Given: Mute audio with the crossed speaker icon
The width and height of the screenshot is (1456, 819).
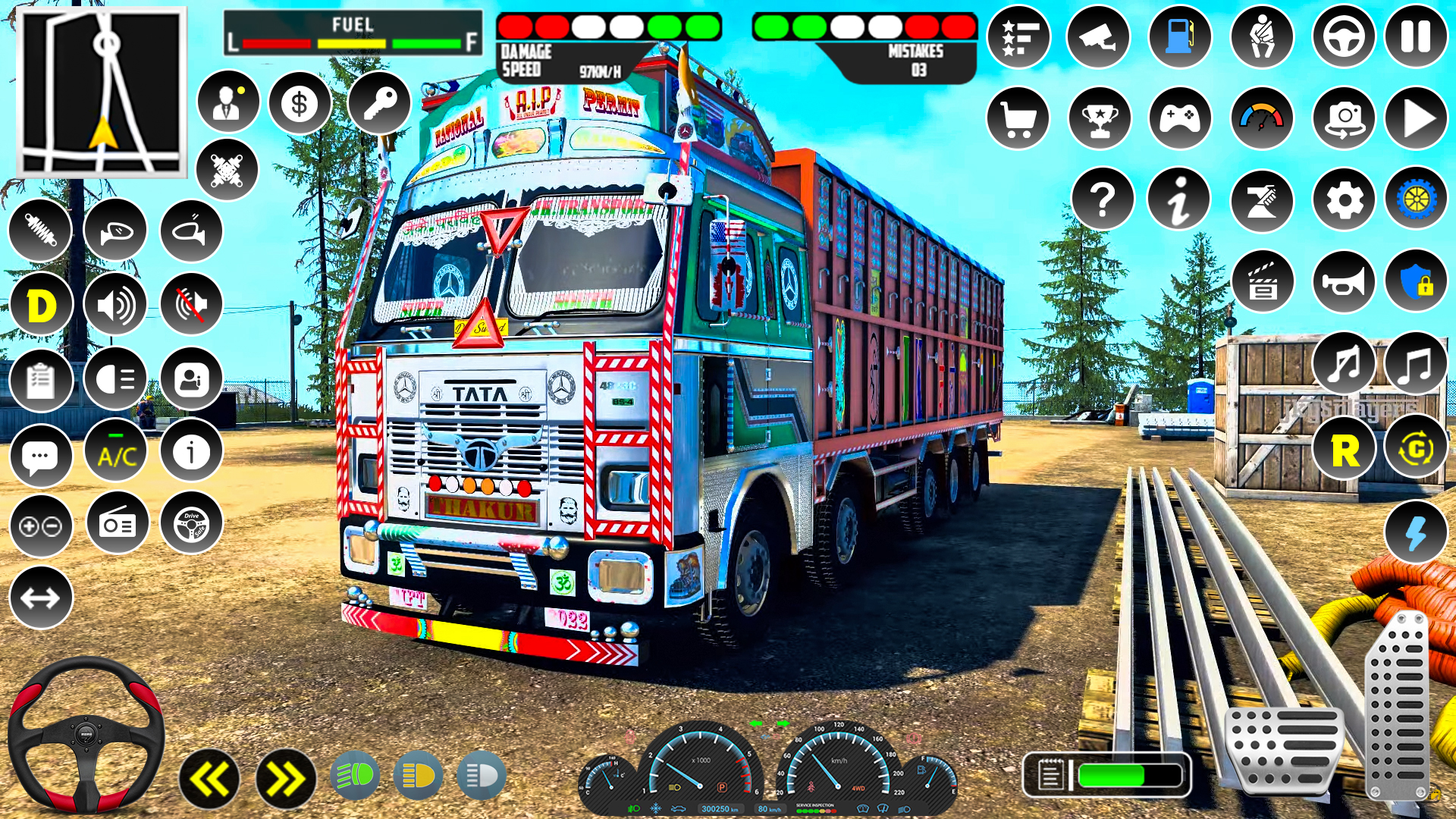Looking at the screenshot, I should tap(190, 303).
